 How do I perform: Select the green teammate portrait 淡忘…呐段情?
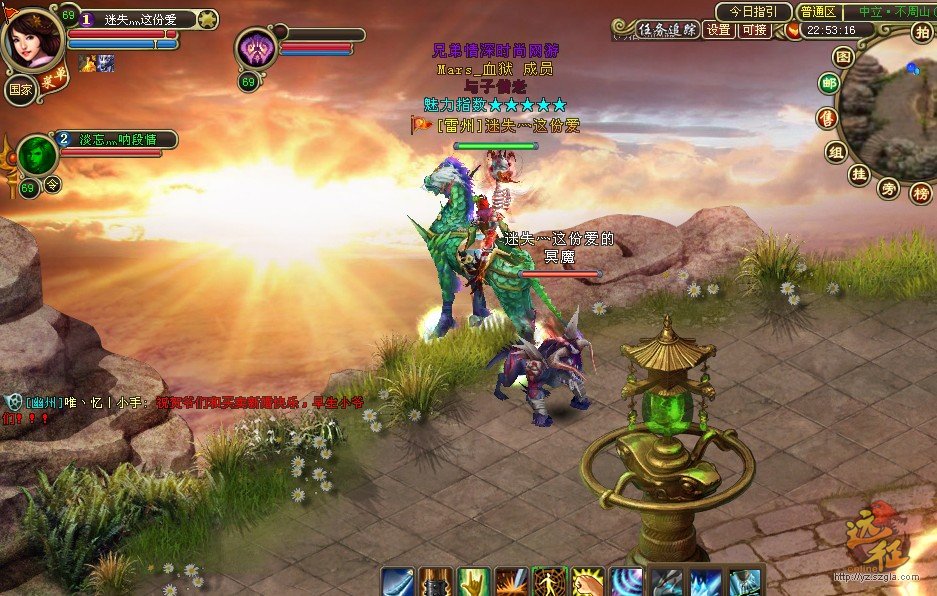(37, 156)
